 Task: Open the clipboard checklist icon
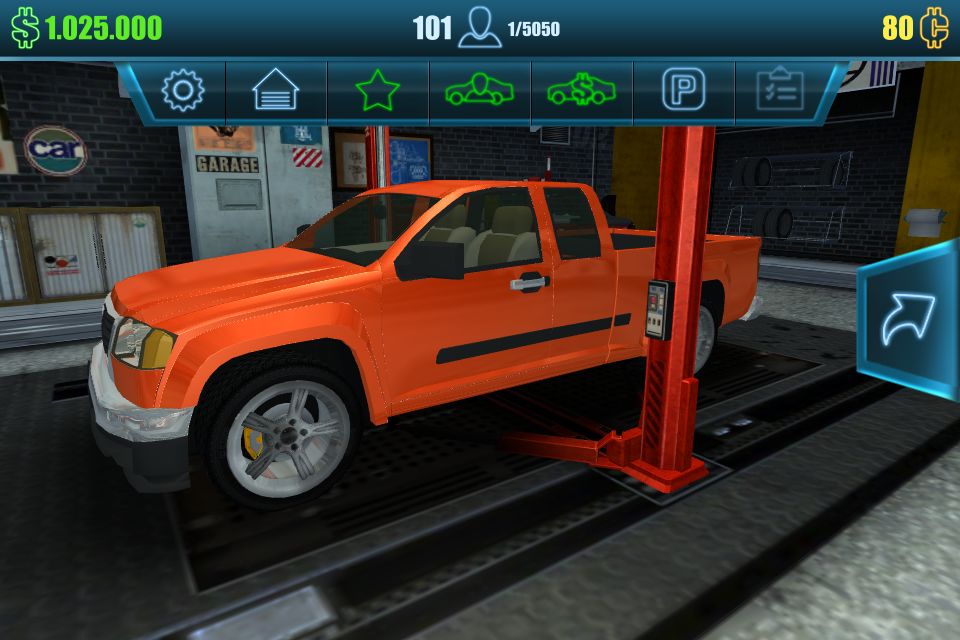click(x=780, y=91)
